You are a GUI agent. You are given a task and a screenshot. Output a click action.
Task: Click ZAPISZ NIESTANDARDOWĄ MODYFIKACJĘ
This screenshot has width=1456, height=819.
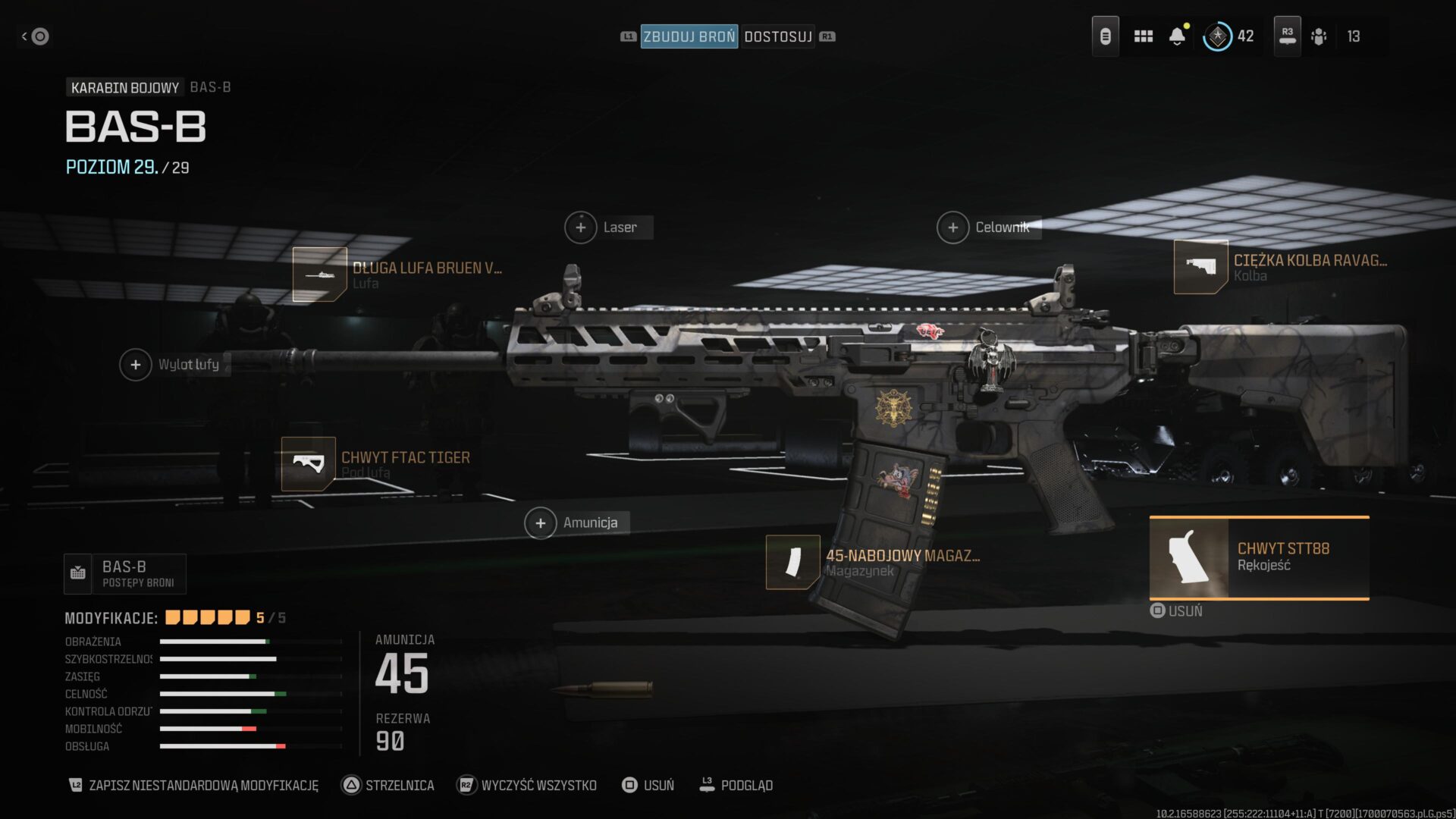[205, 786]
